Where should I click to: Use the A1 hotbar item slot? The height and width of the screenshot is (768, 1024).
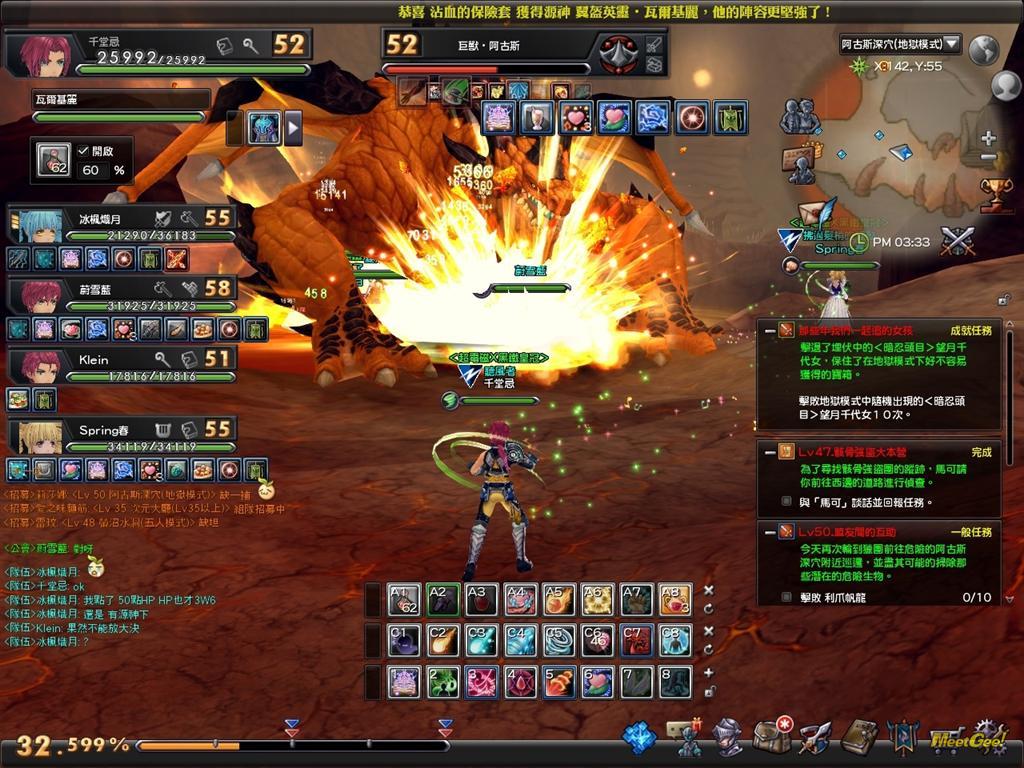[404, 599]
